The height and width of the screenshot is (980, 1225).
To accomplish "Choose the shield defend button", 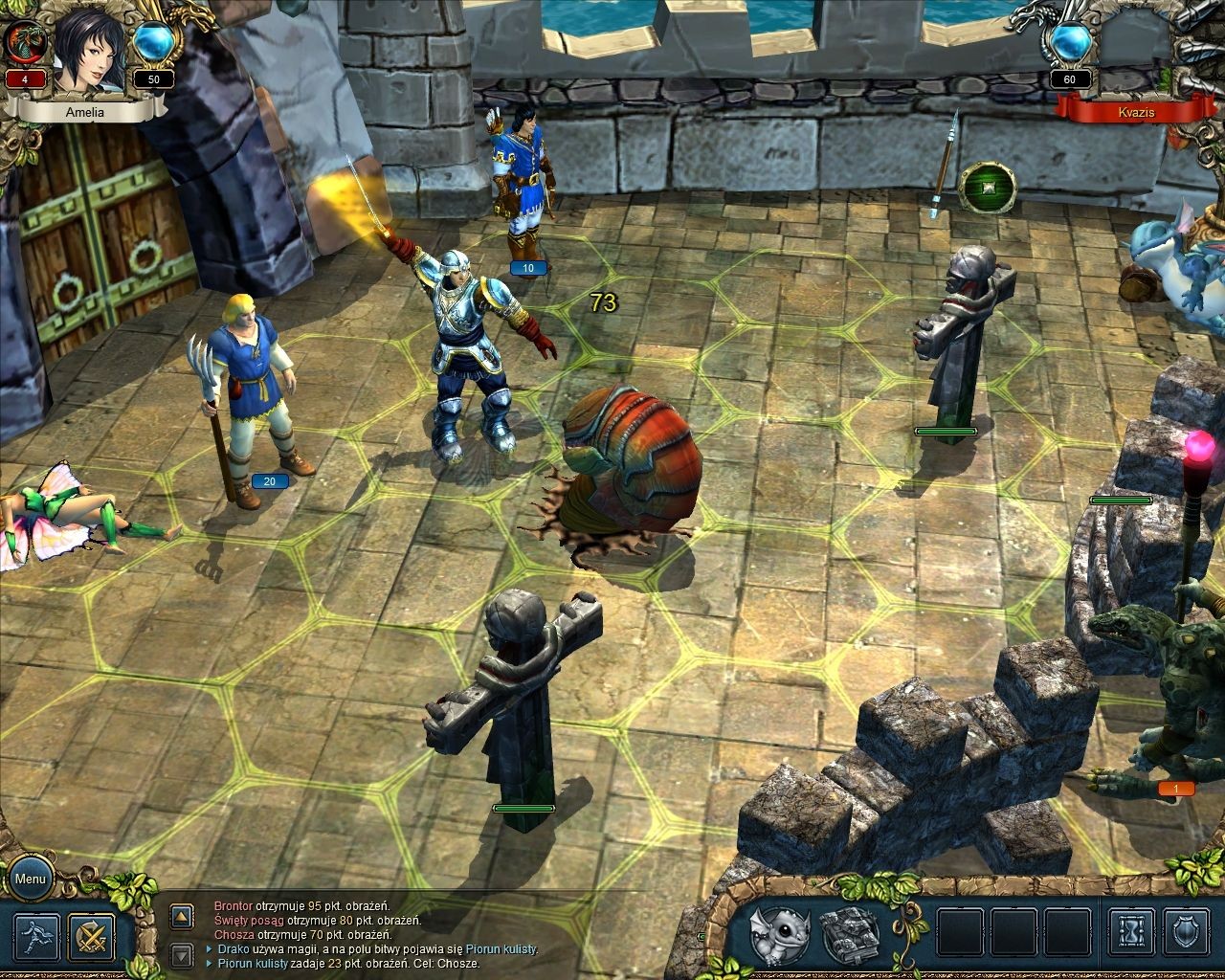I will (x=1187, y=935).
